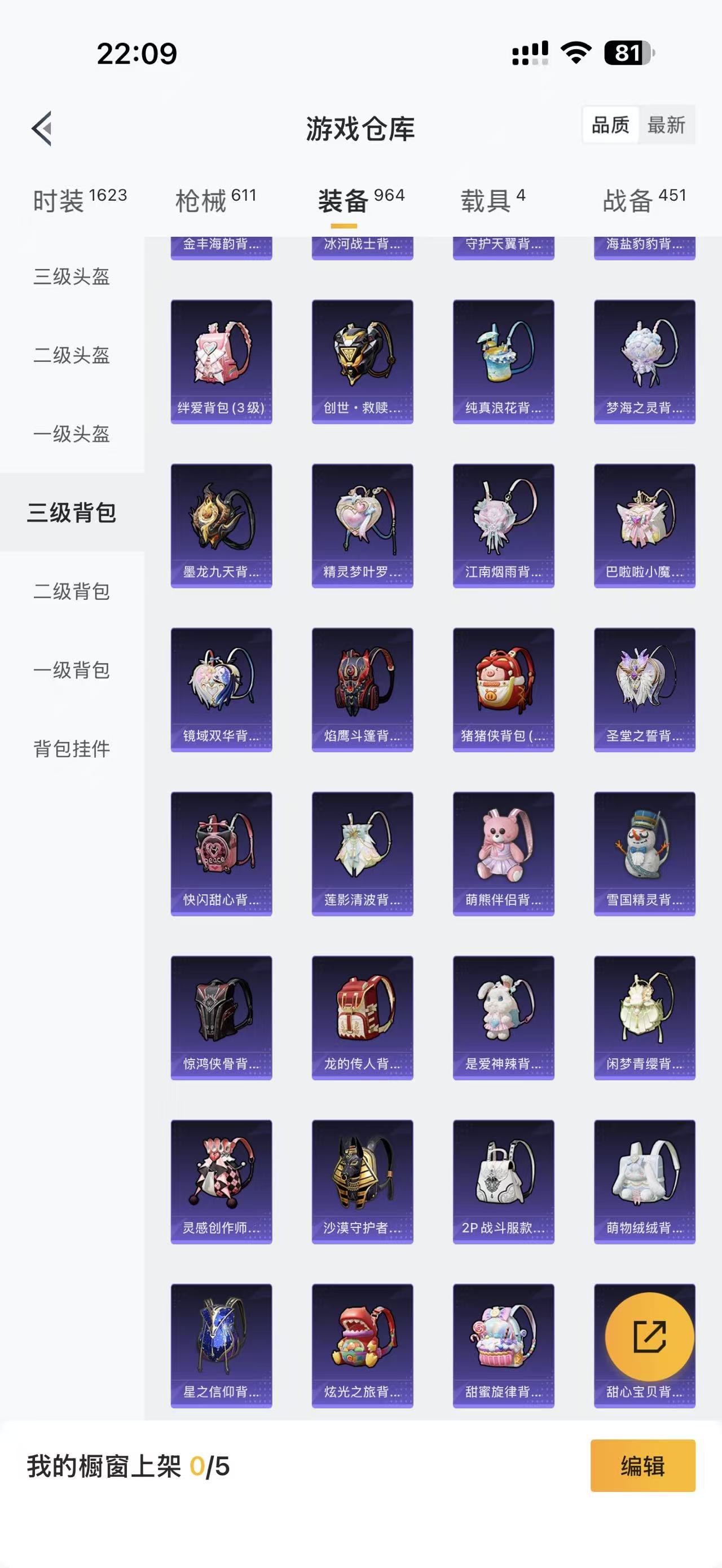
Task: Open the 雪国精灵背 snowman backpack
Action: 644,851
